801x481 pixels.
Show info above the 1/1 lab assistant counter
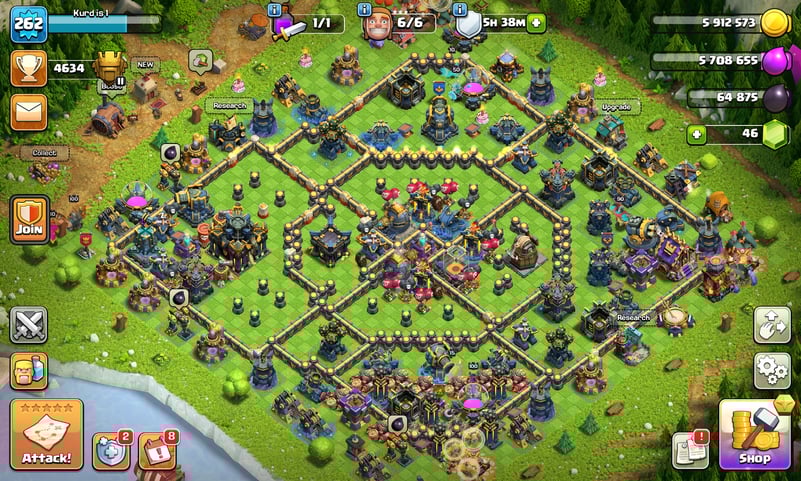tap(275, 10)
